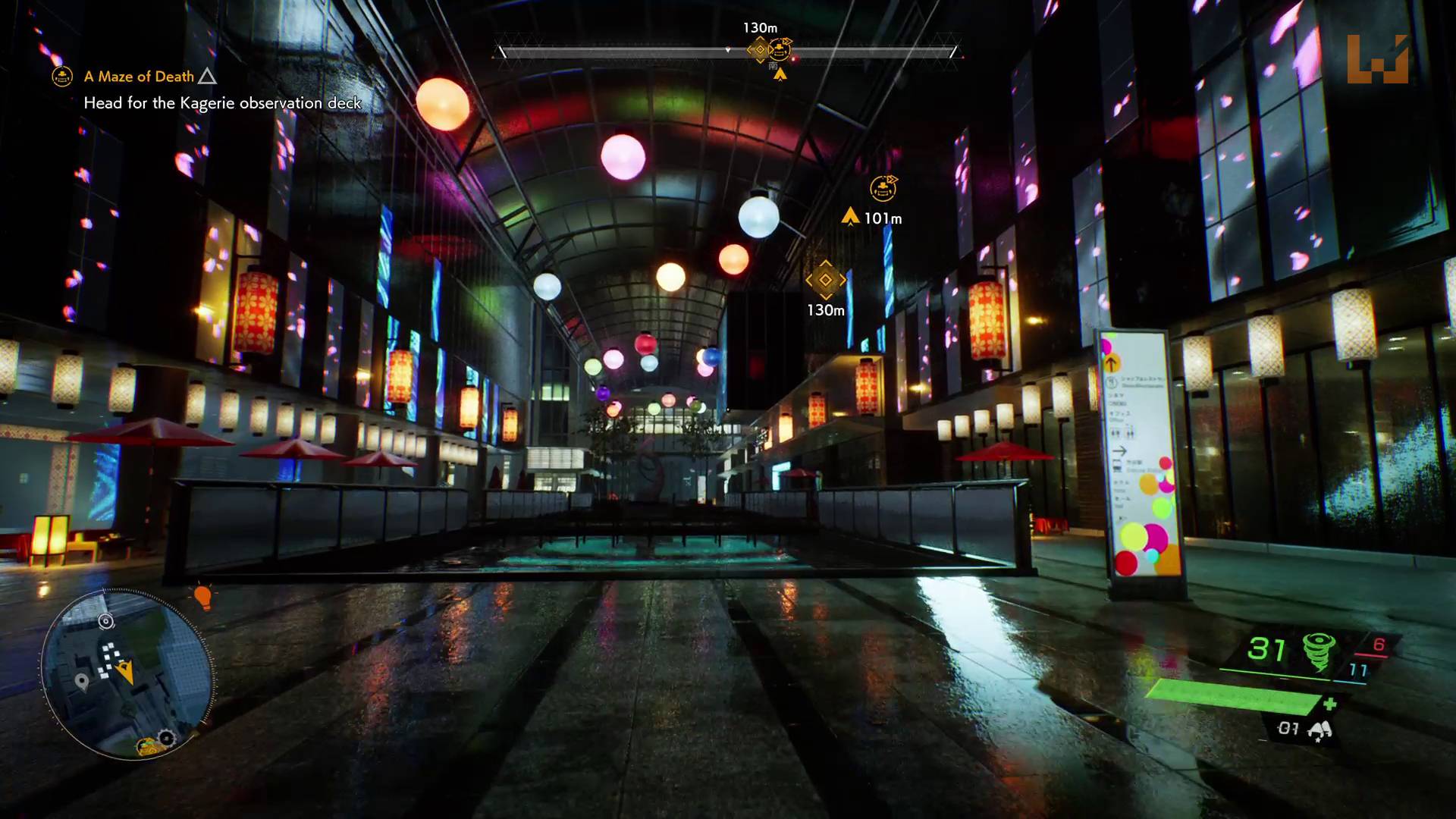Image resolution: width=1456 pixels, height=819 pixels.
Task: Toggle the quest tracker for A Maze of Death
Action: point(141,76)
